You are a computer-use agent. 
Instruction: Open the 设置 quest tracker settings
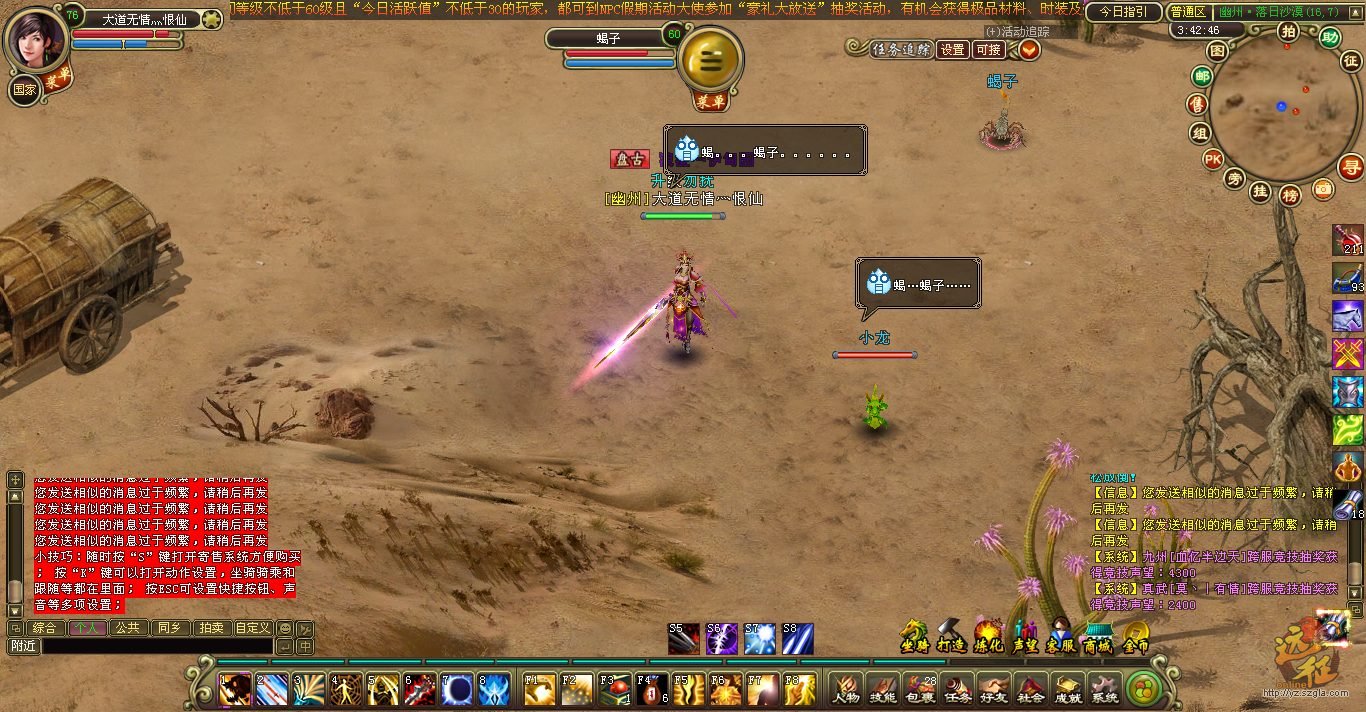coord(953,50)
